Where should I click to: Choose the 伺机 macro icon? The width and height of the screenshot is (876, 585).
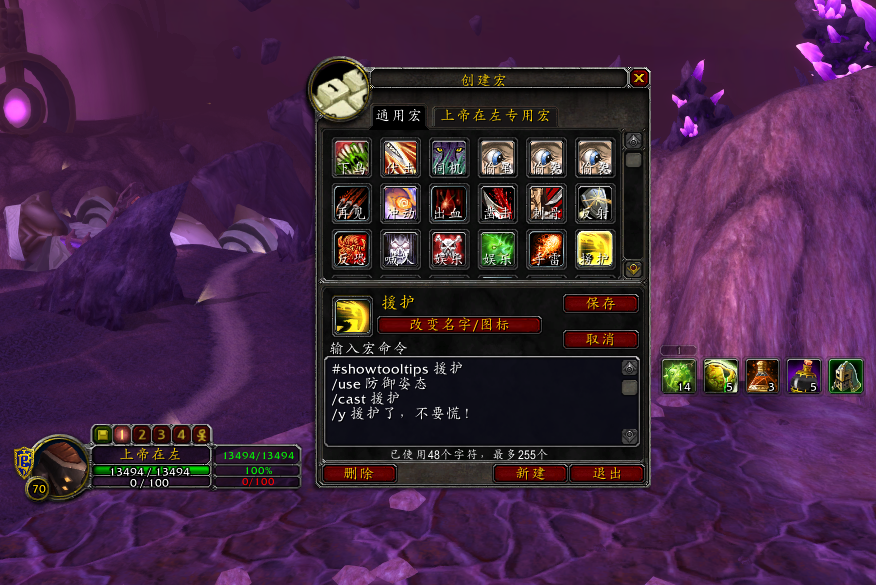click(449, 157)
